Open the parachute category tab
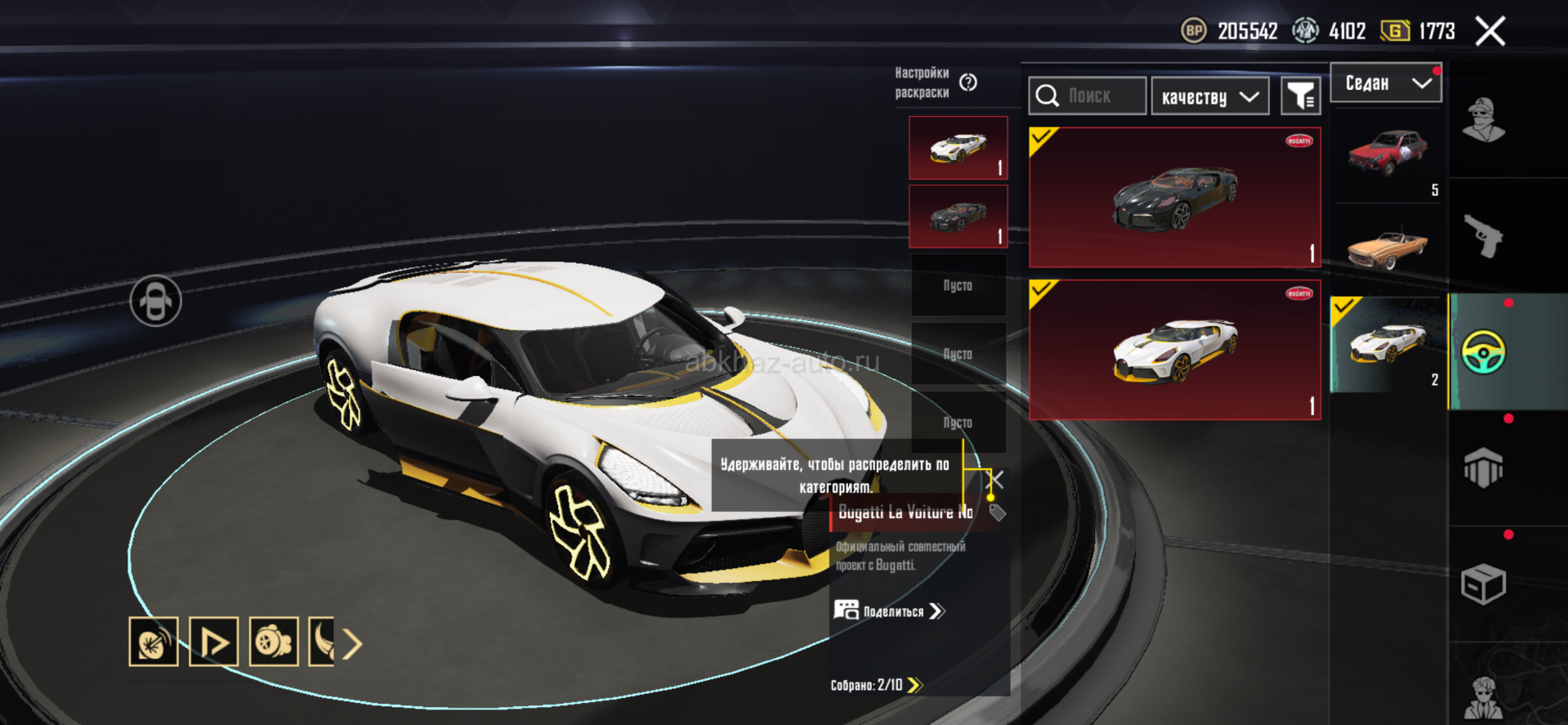The height and width of the screenshot is (725, 1568). coord(1483,468)
